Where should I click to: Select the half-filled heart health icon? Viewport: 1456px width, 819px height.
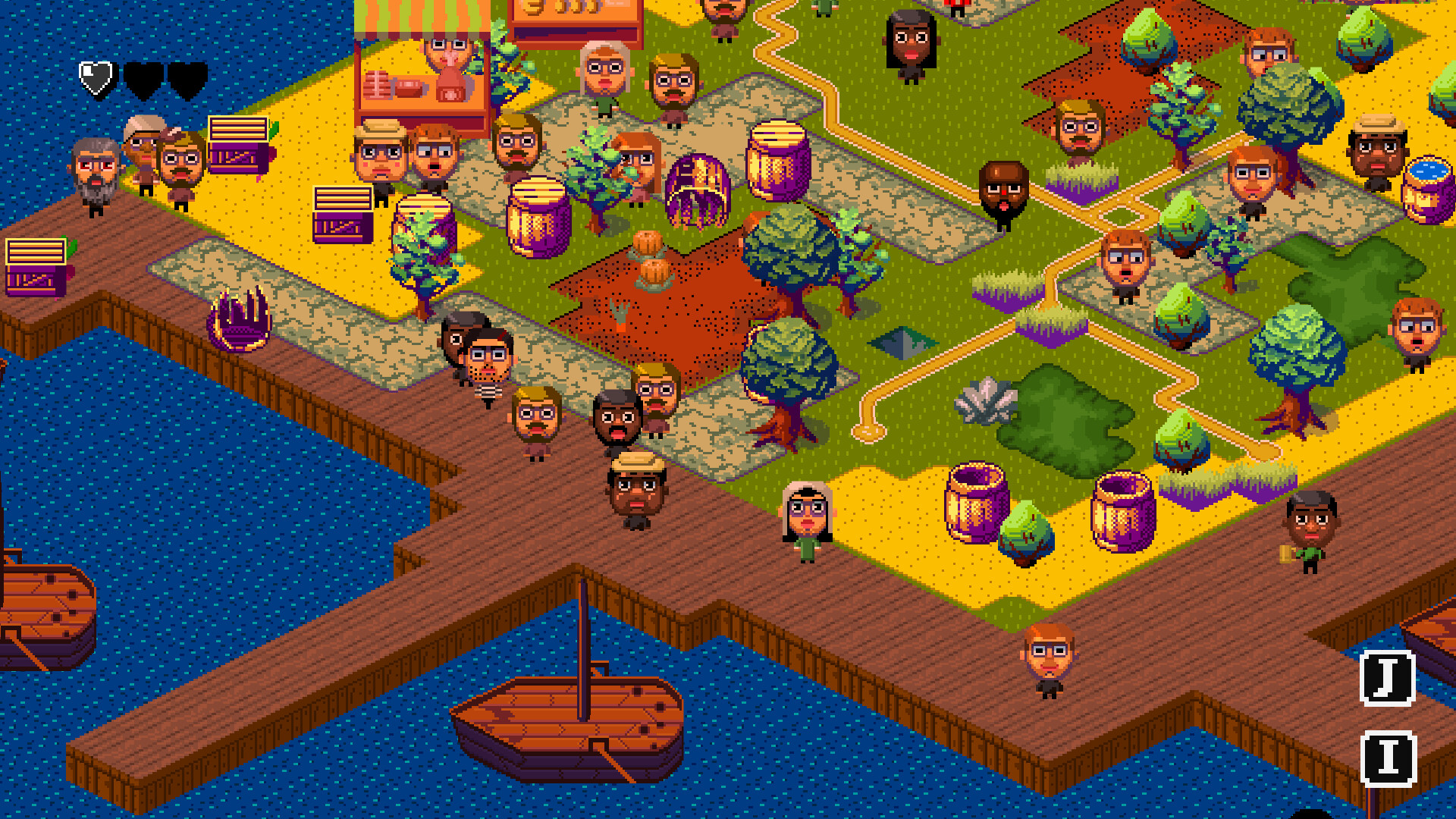pos(95,76)
